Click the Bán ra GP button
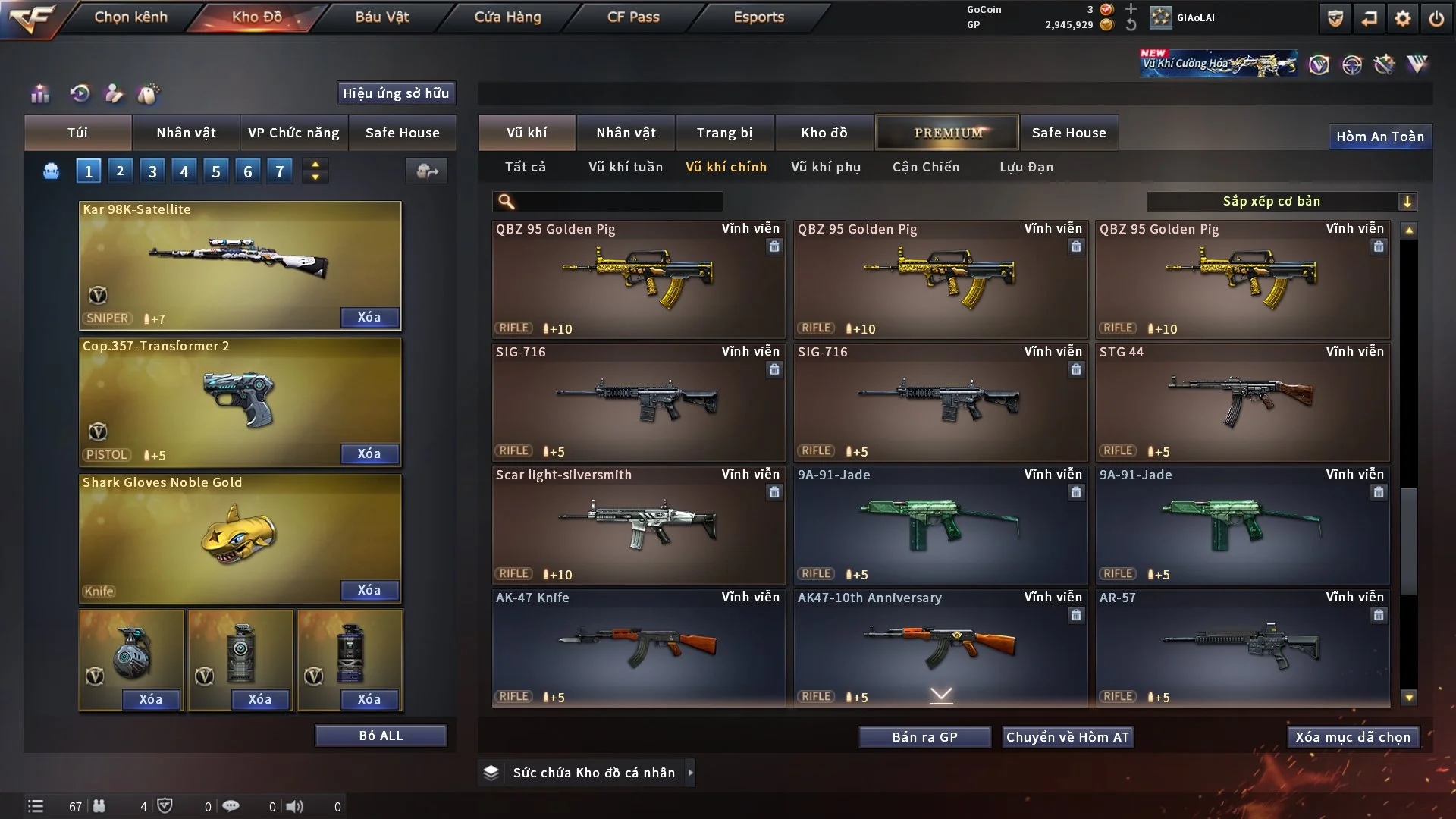 924,737
